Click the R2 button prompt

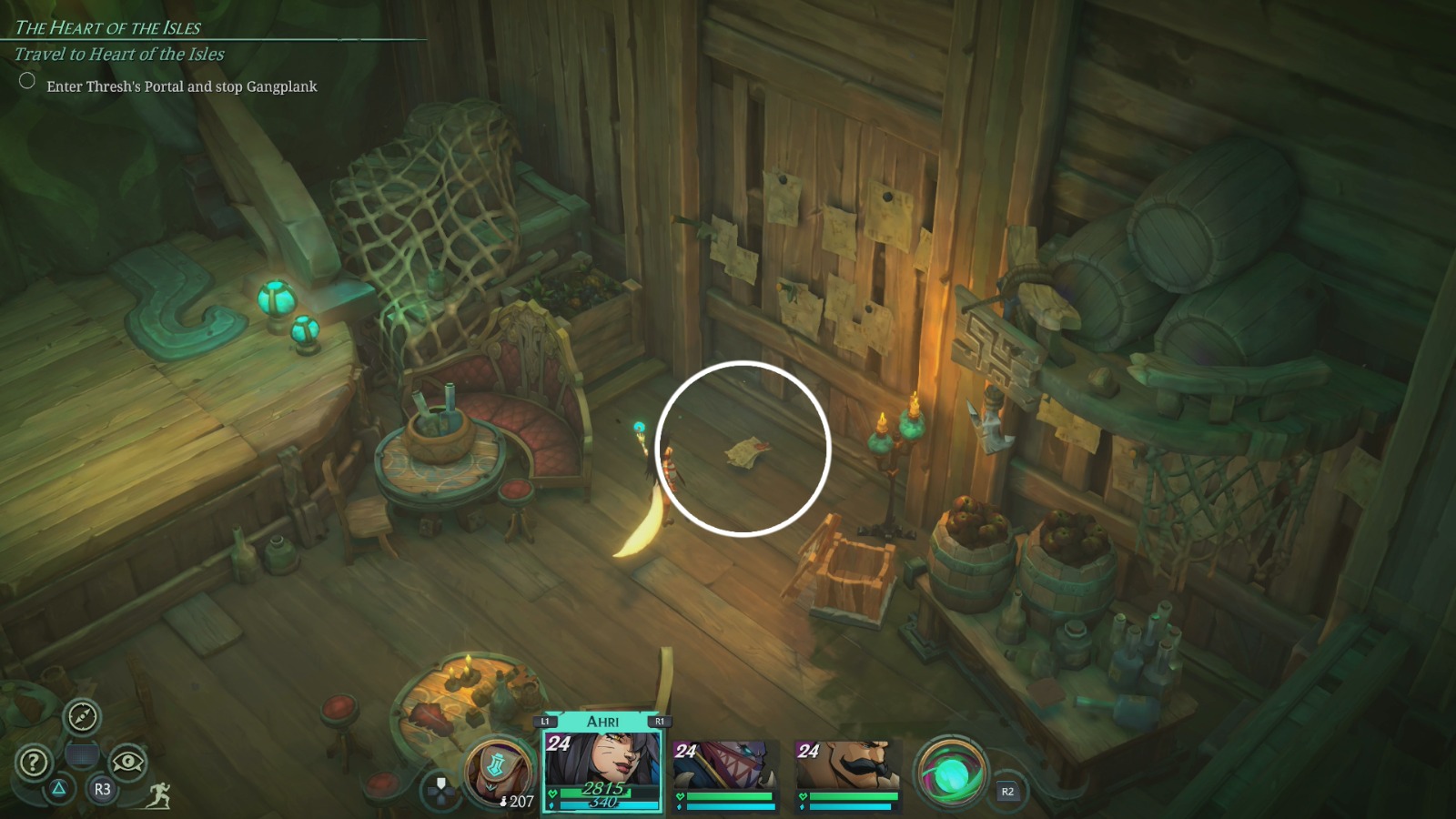coord(1006,793)
